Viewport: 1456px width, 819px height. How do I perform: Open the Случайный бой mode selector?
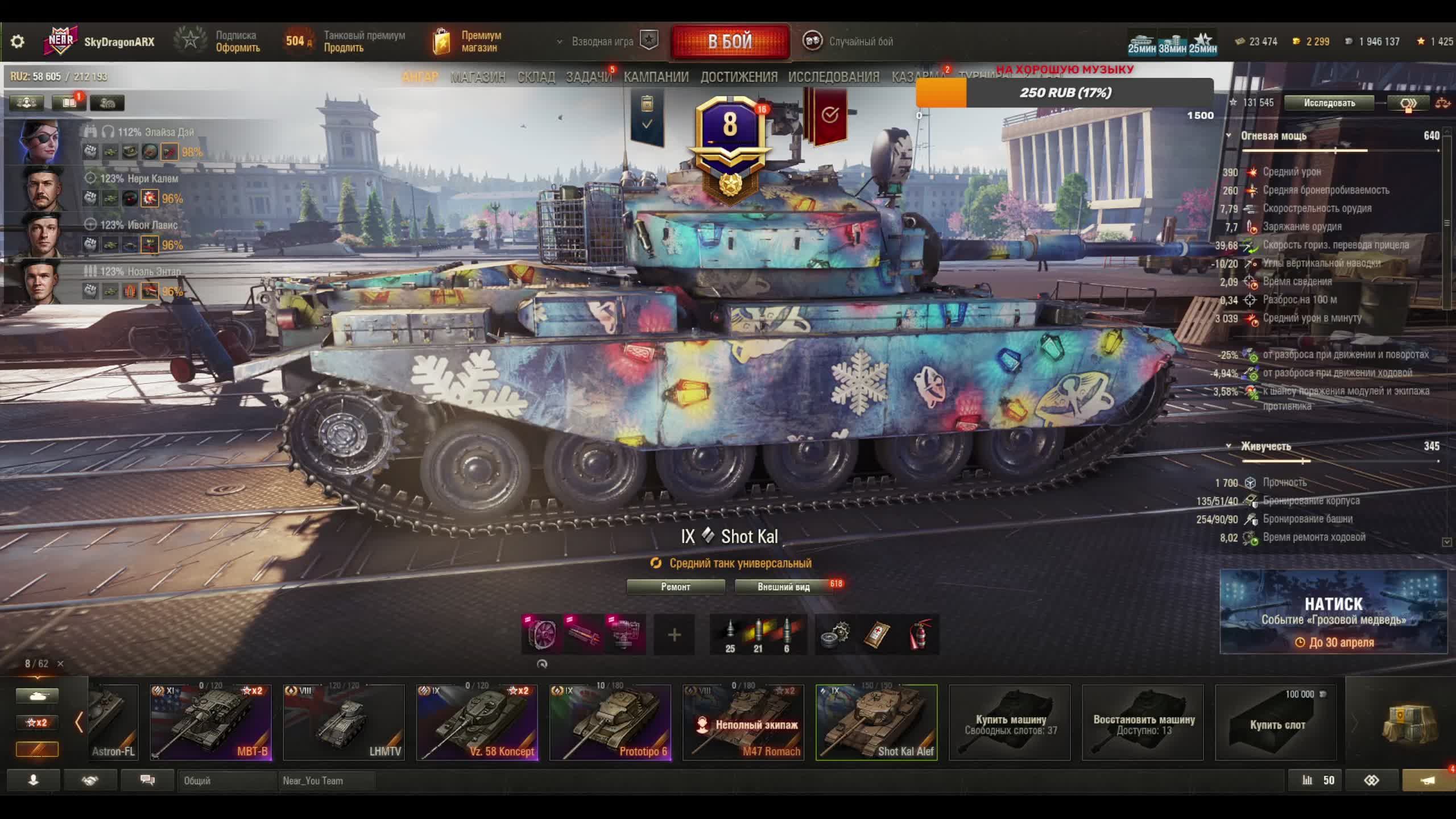(x=849, y=42)
